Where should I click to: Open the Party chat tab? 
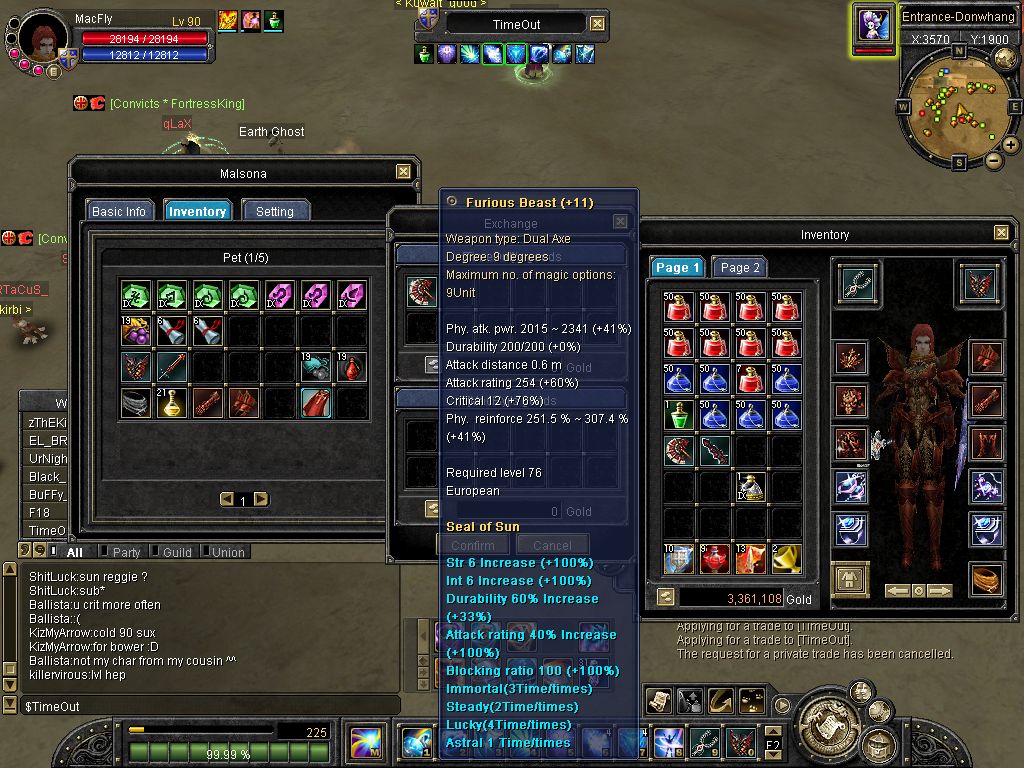pos(126,552)
